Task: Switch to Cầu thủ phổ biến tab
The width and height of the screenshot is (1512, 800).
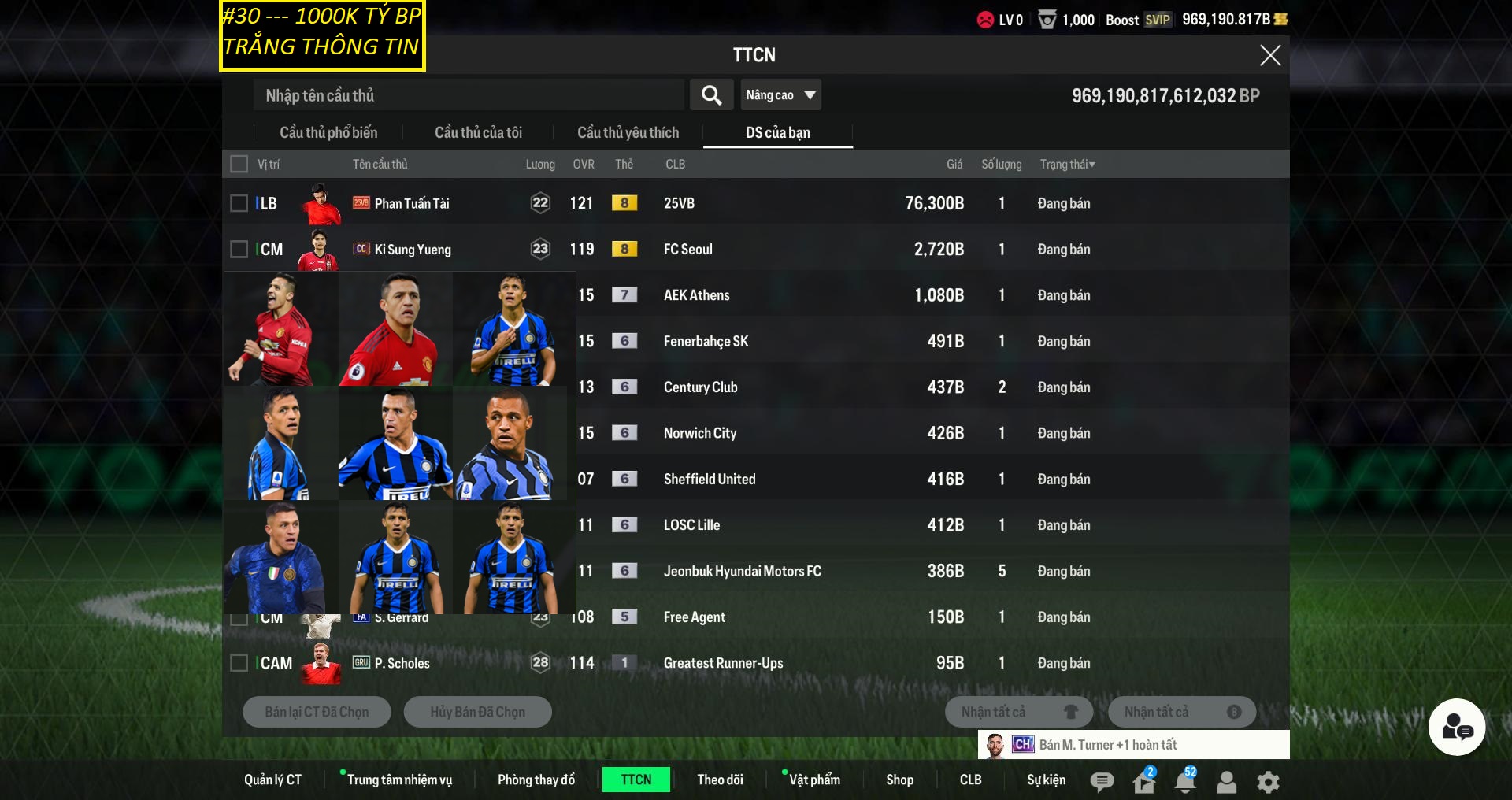Action: click(328, 133)
